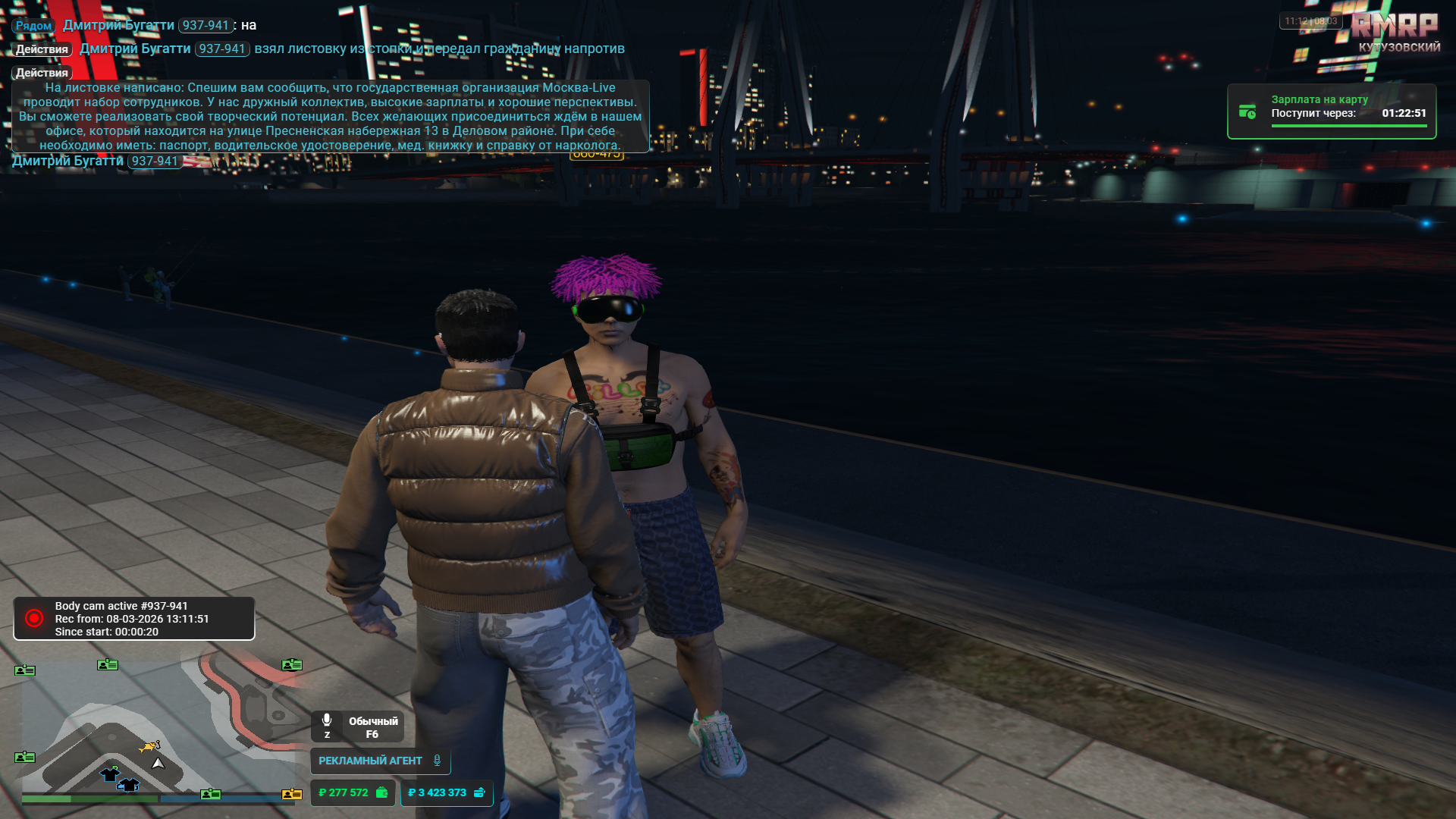This screenshot has height=819, width=1456.
Task: Switch the 'Обычный' voice range mode
Action: [372, 726]
